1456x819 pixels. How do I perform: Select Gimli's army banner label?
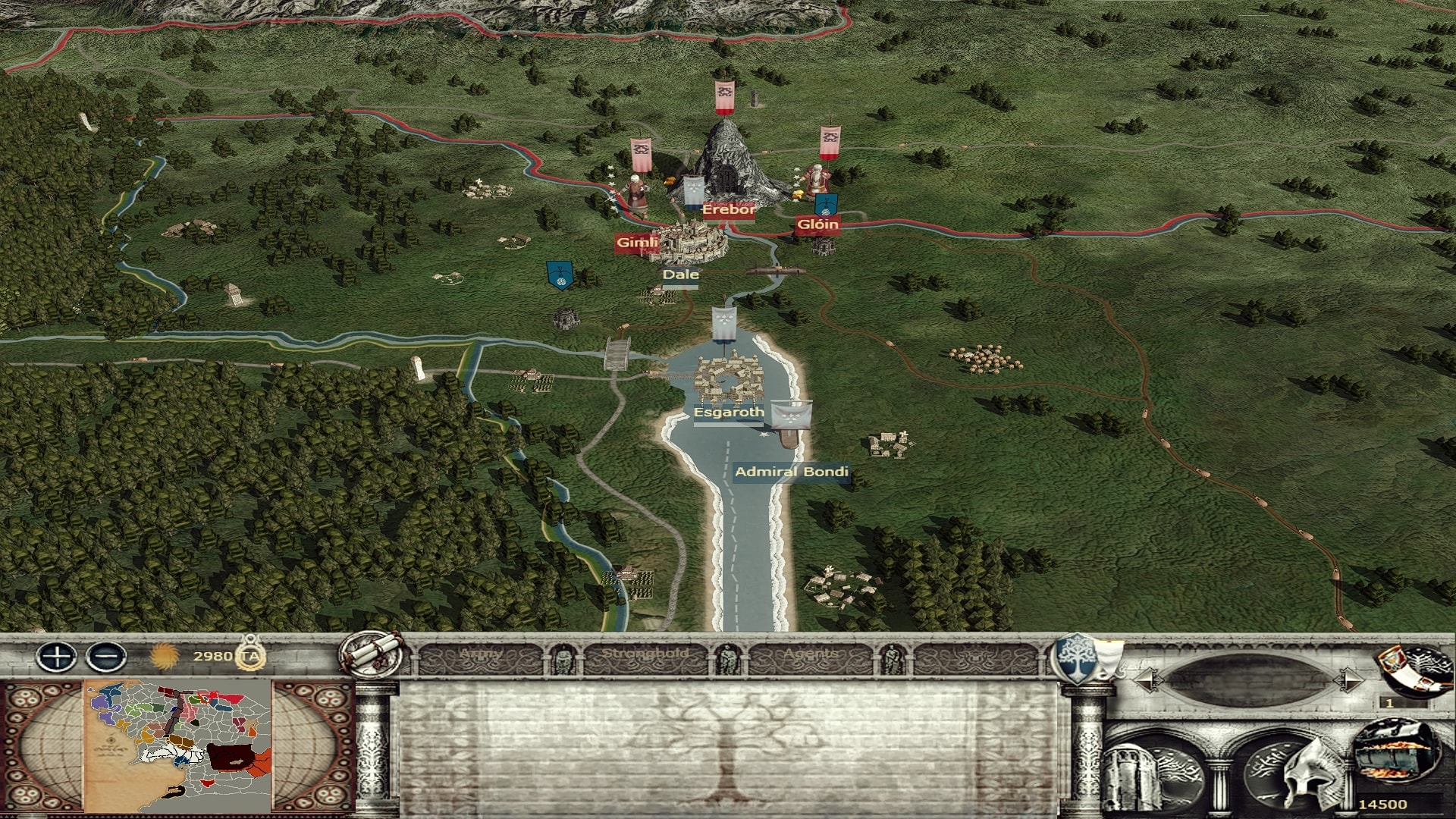(635, 243)
